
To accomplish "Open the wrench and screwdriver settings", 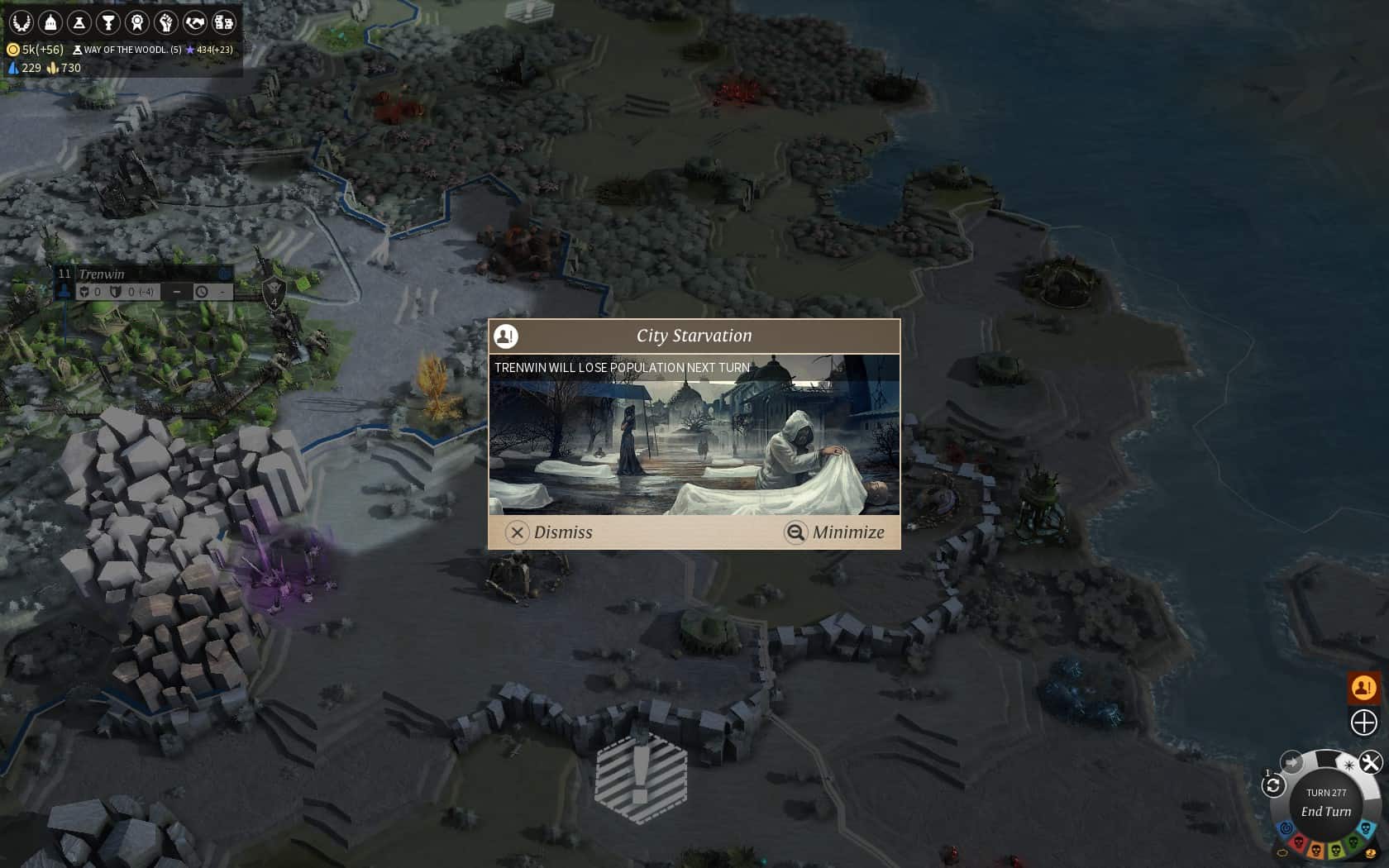I will point(1370,762).
